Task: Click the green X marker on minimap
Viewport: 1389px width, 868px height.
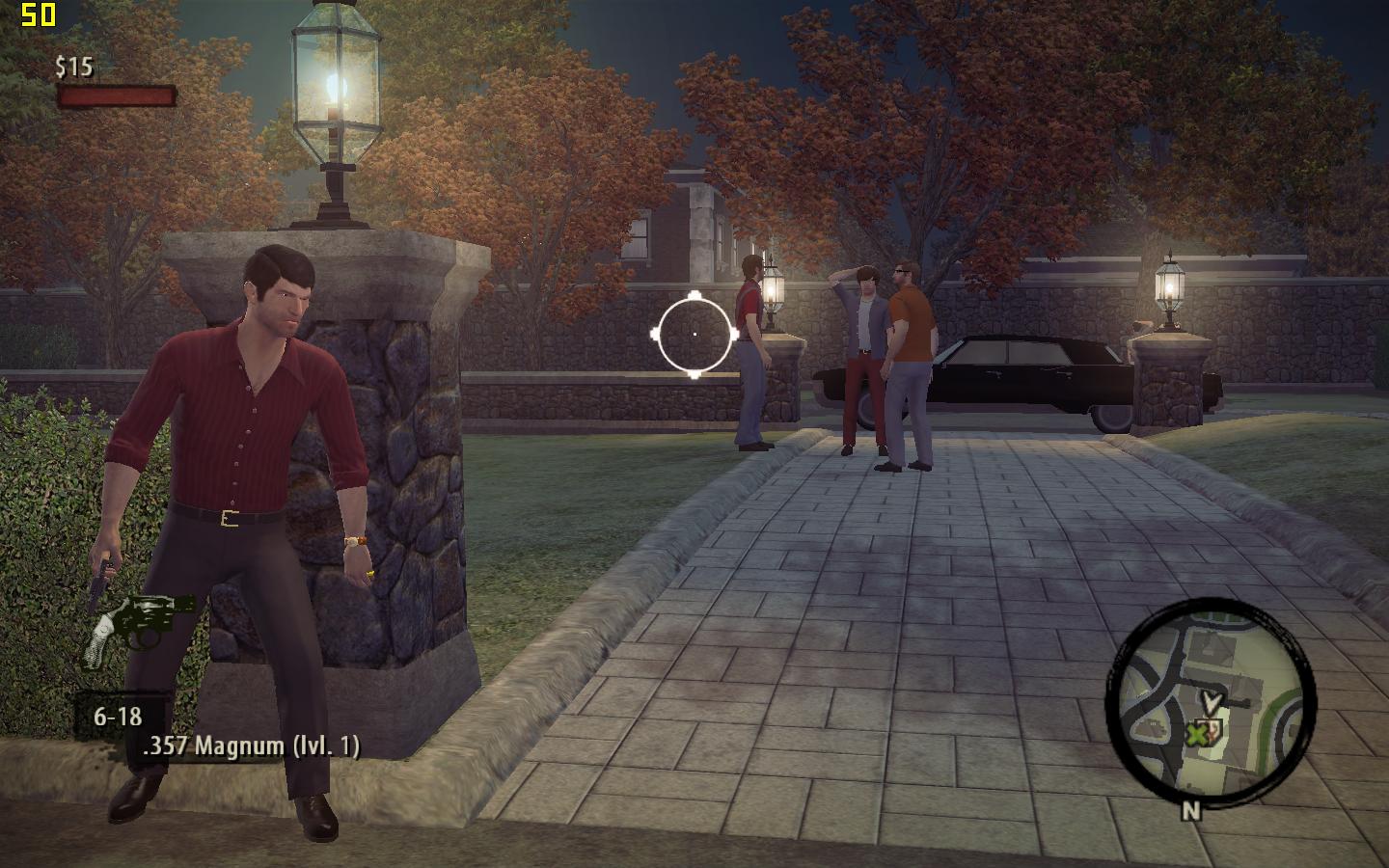Action: (x=1196, y=735)
